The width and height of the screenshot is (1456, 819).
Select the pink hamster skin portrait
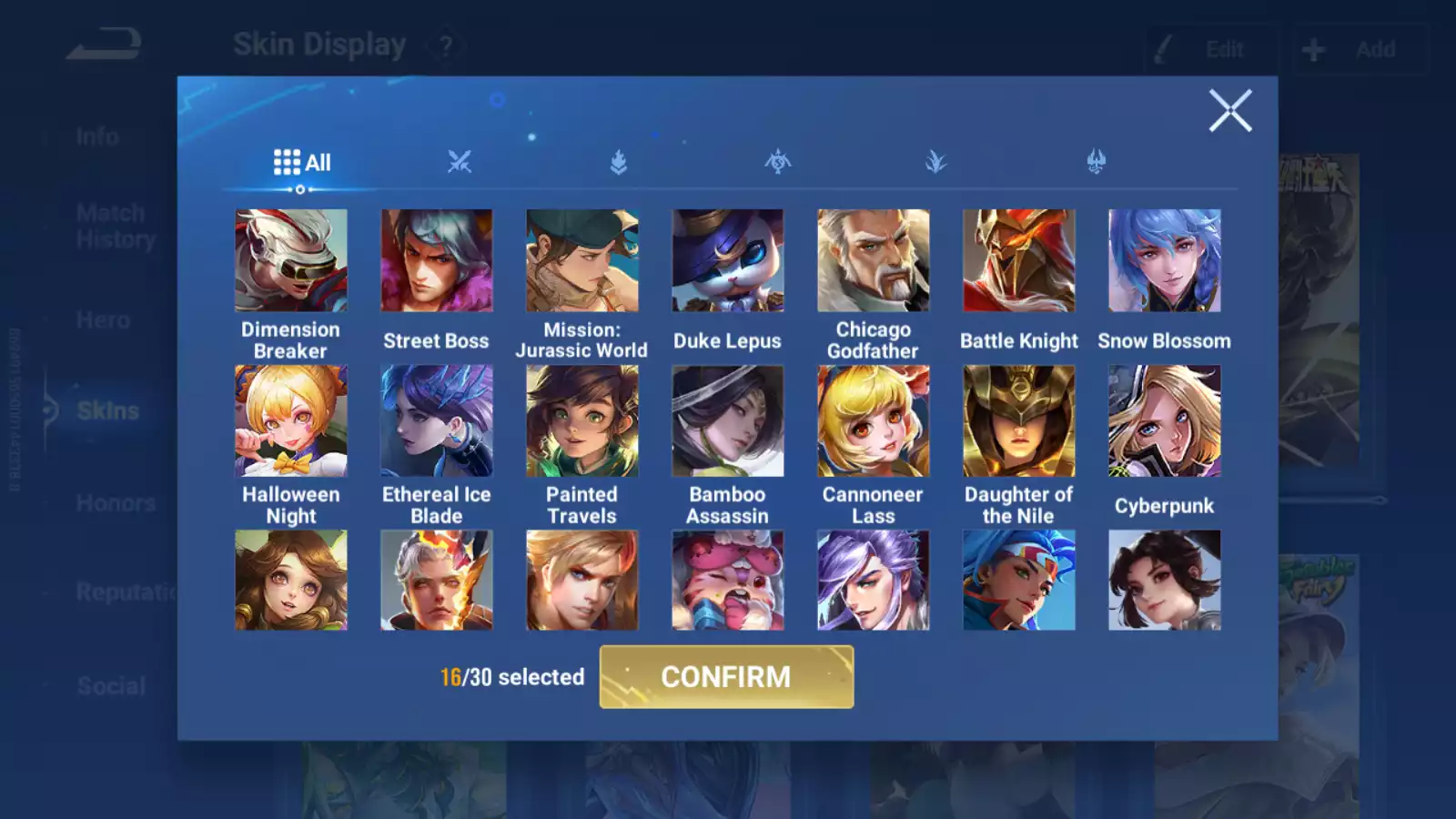728,581
